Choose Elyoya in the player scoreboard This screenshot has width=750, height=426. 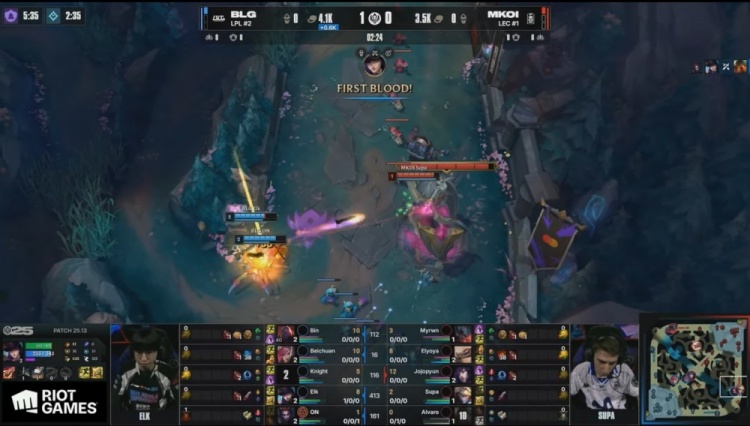coord(430,353)
